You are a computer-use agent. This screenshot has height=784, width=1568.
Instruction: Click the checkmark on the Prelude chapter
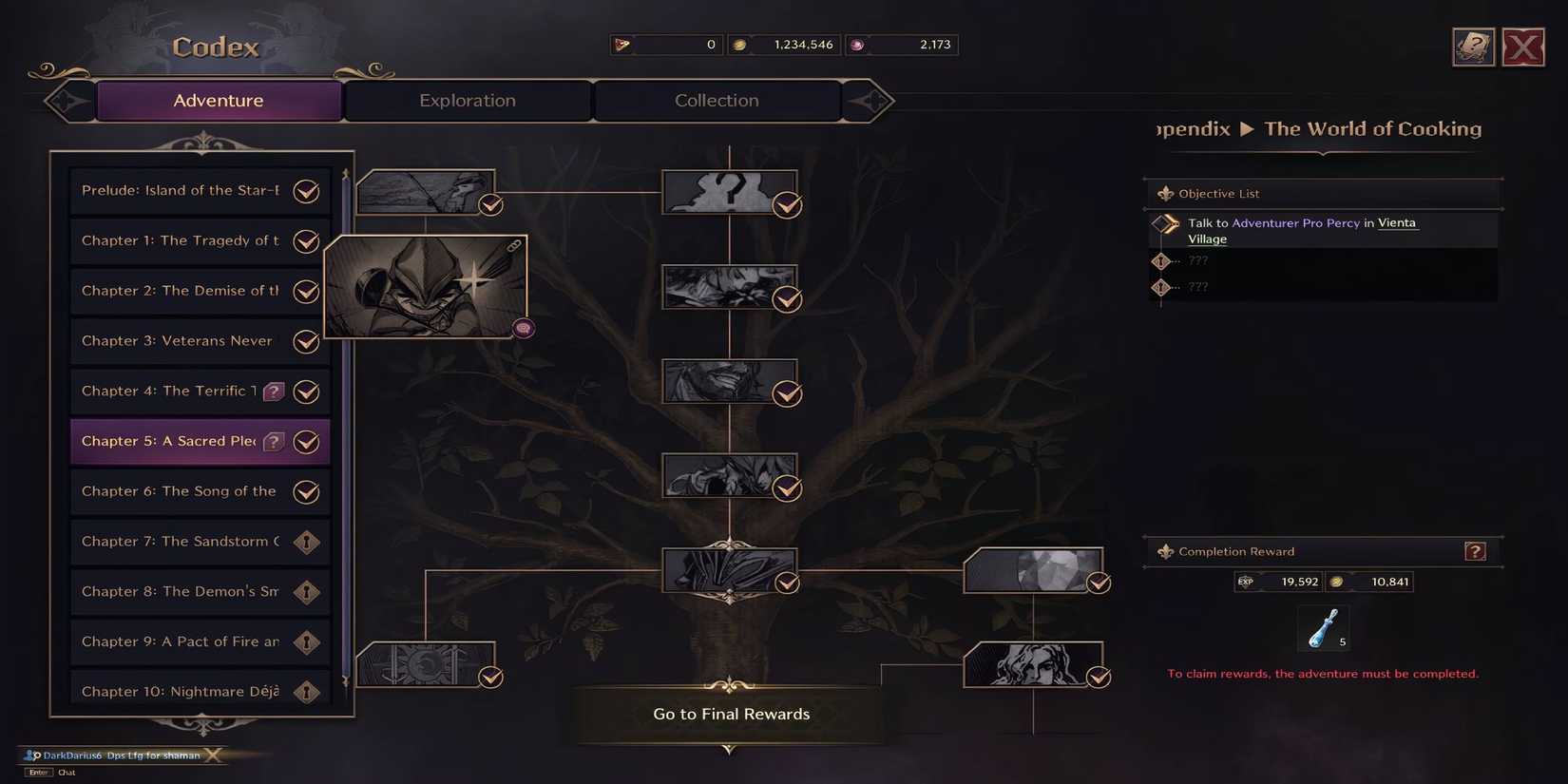[306, 191]
